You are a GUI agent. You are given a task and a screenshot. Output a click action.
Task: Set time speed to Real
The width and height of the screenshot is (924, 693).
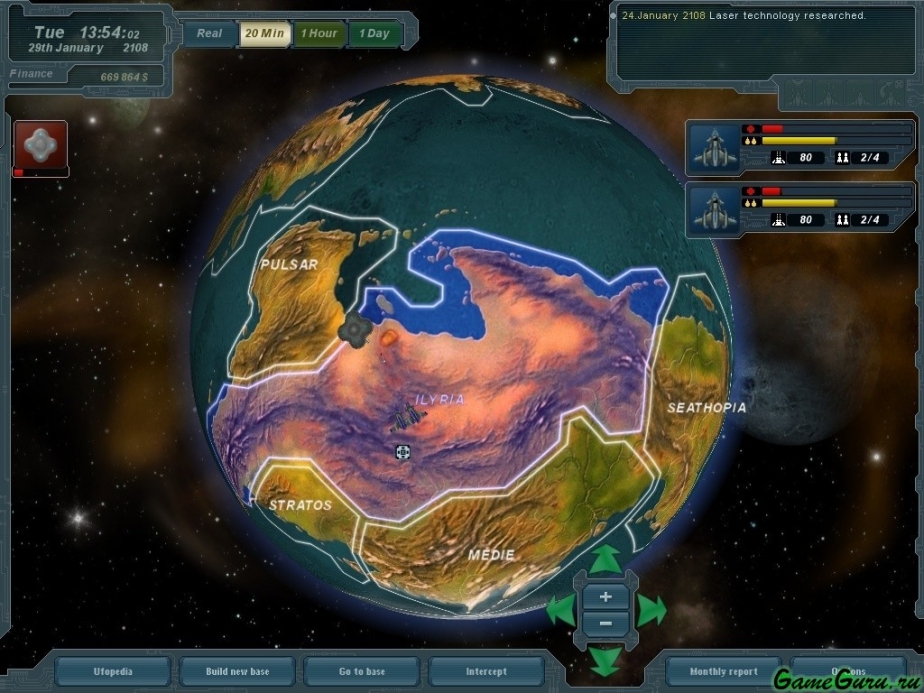click(x=210, y=33)
